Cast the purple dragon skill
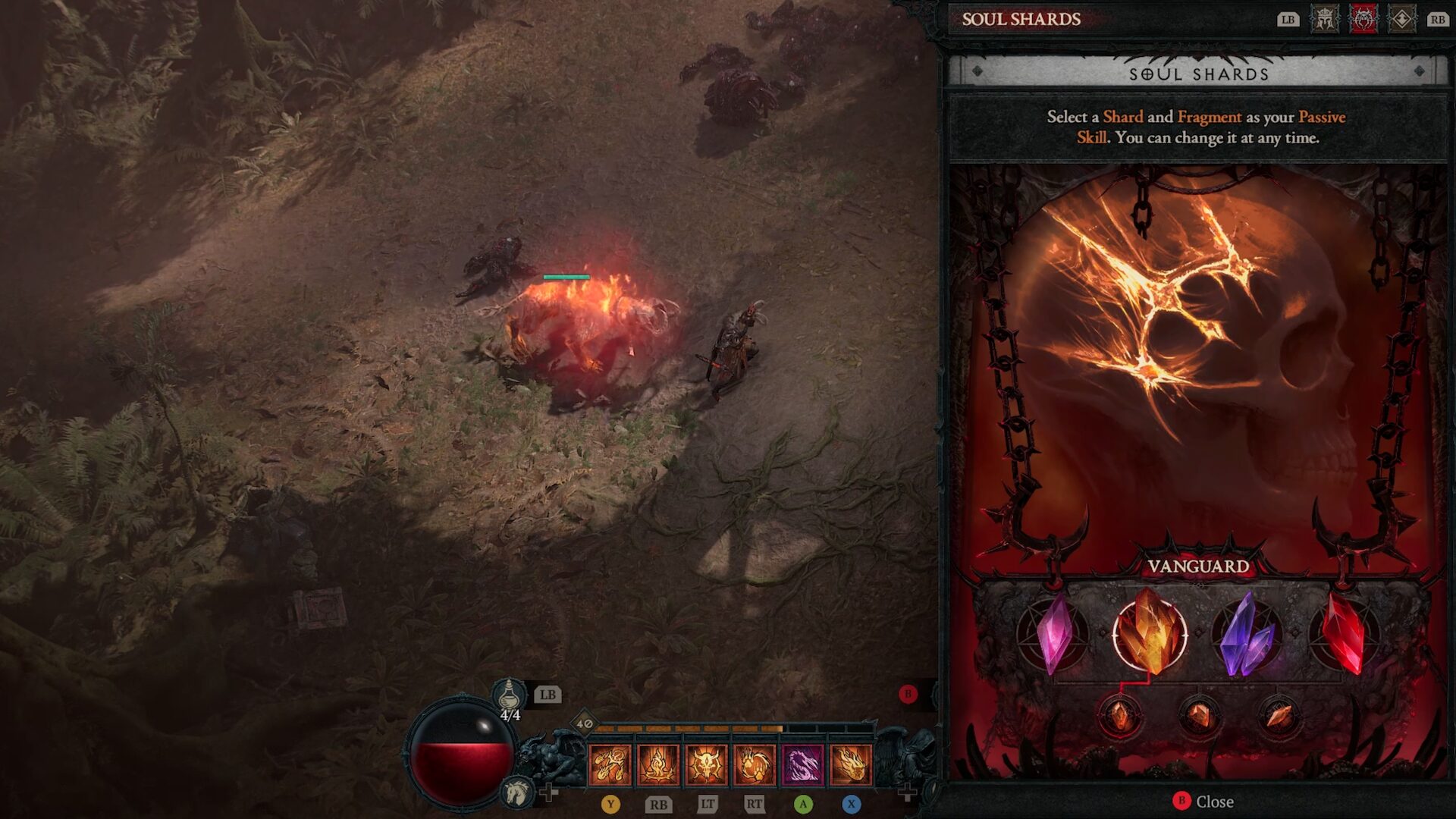 (803, 764)
